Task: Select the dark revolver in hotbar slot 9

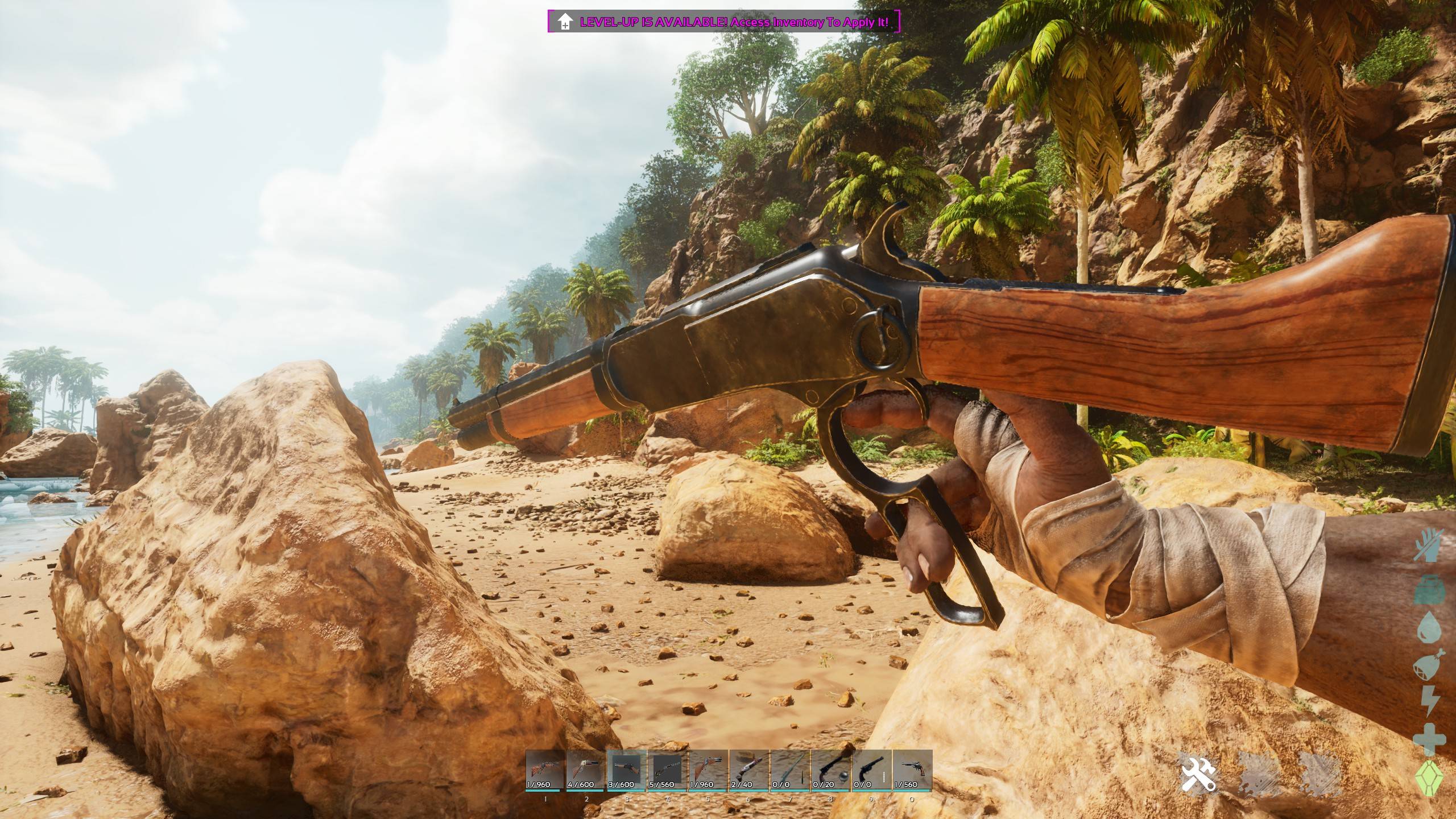Action: [x=871, y=770]
